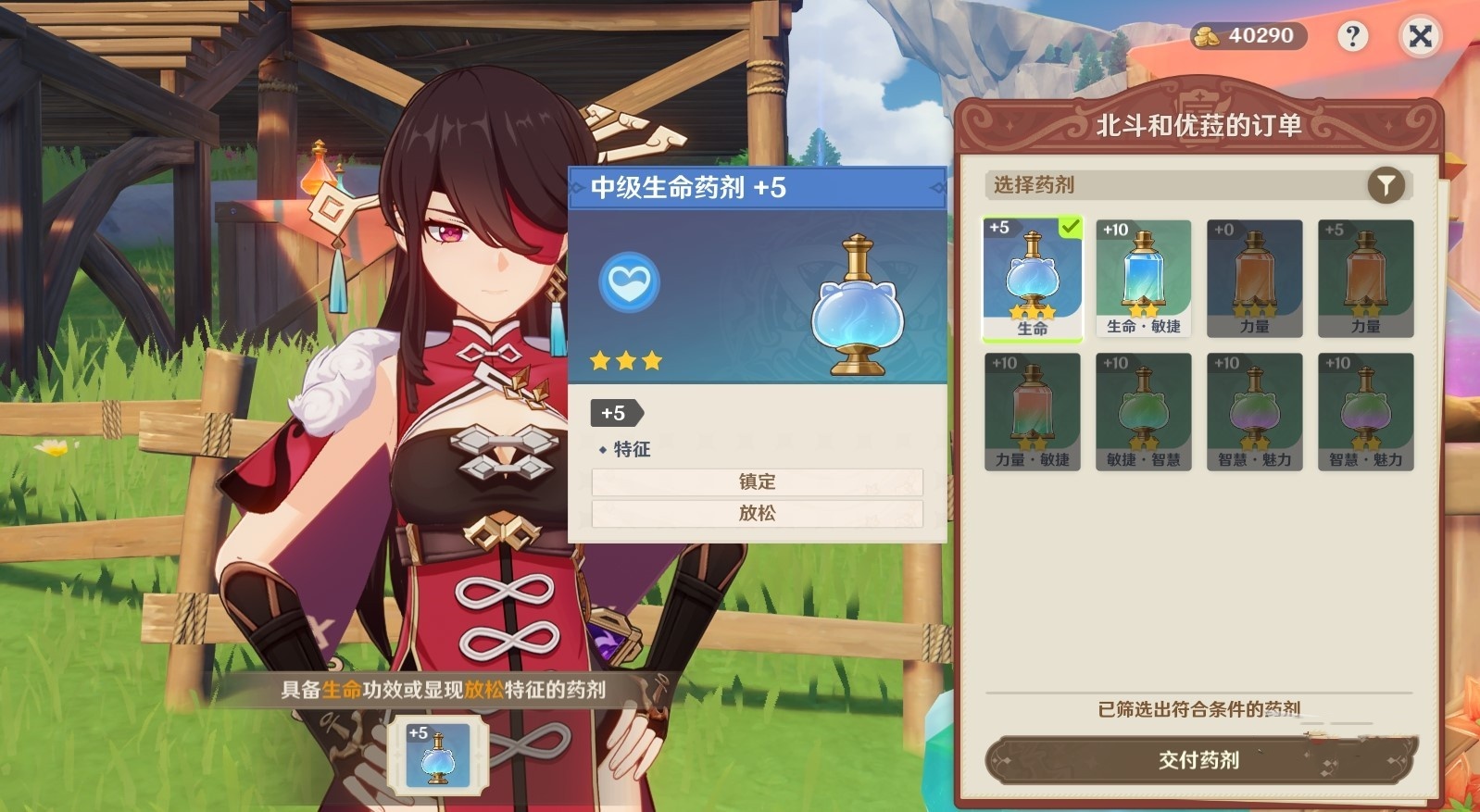The image size is (1480, 812).
Task: Click the blue heart effect icon on potion details
Action: point(627,284)
